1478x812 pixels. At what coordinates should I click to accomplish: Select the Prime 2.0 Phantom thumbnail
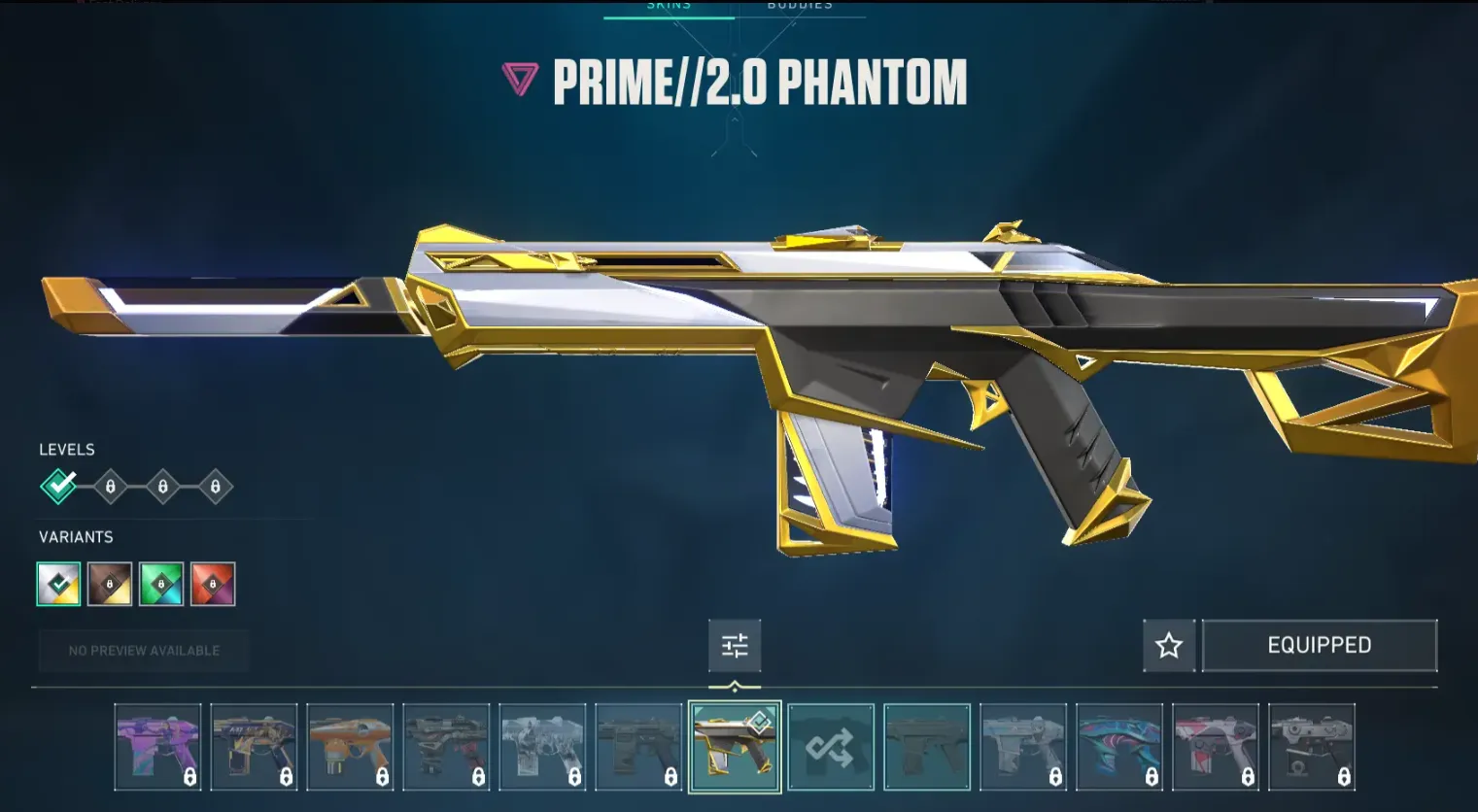click(x=735, y=747)
